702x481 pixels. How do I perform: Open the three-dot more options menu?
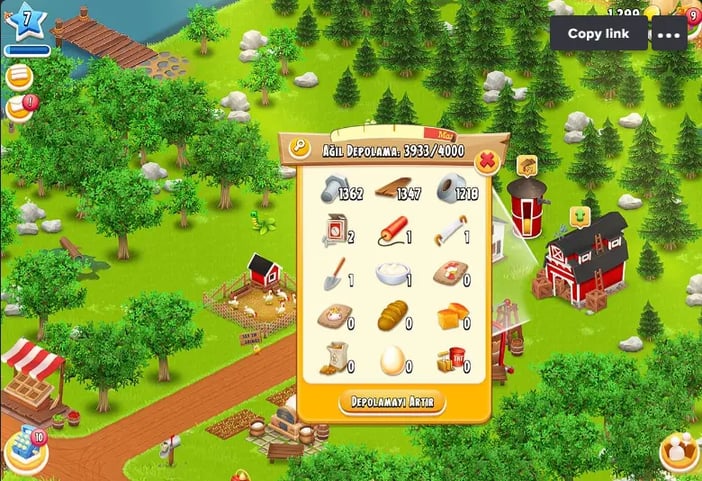coord(669,33)
